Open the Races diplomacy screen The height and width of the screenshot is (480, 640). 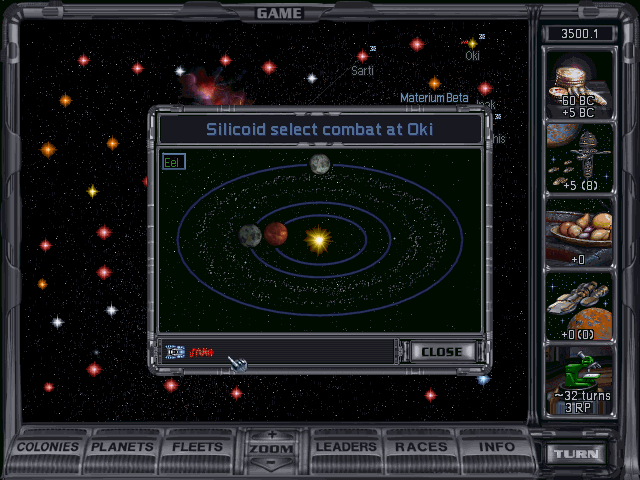coord(421,447)
